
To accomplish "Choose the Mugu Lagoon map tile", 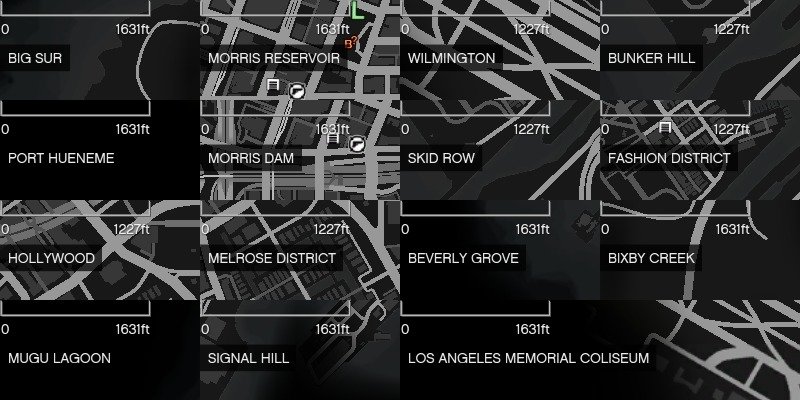I will [100, 350].
